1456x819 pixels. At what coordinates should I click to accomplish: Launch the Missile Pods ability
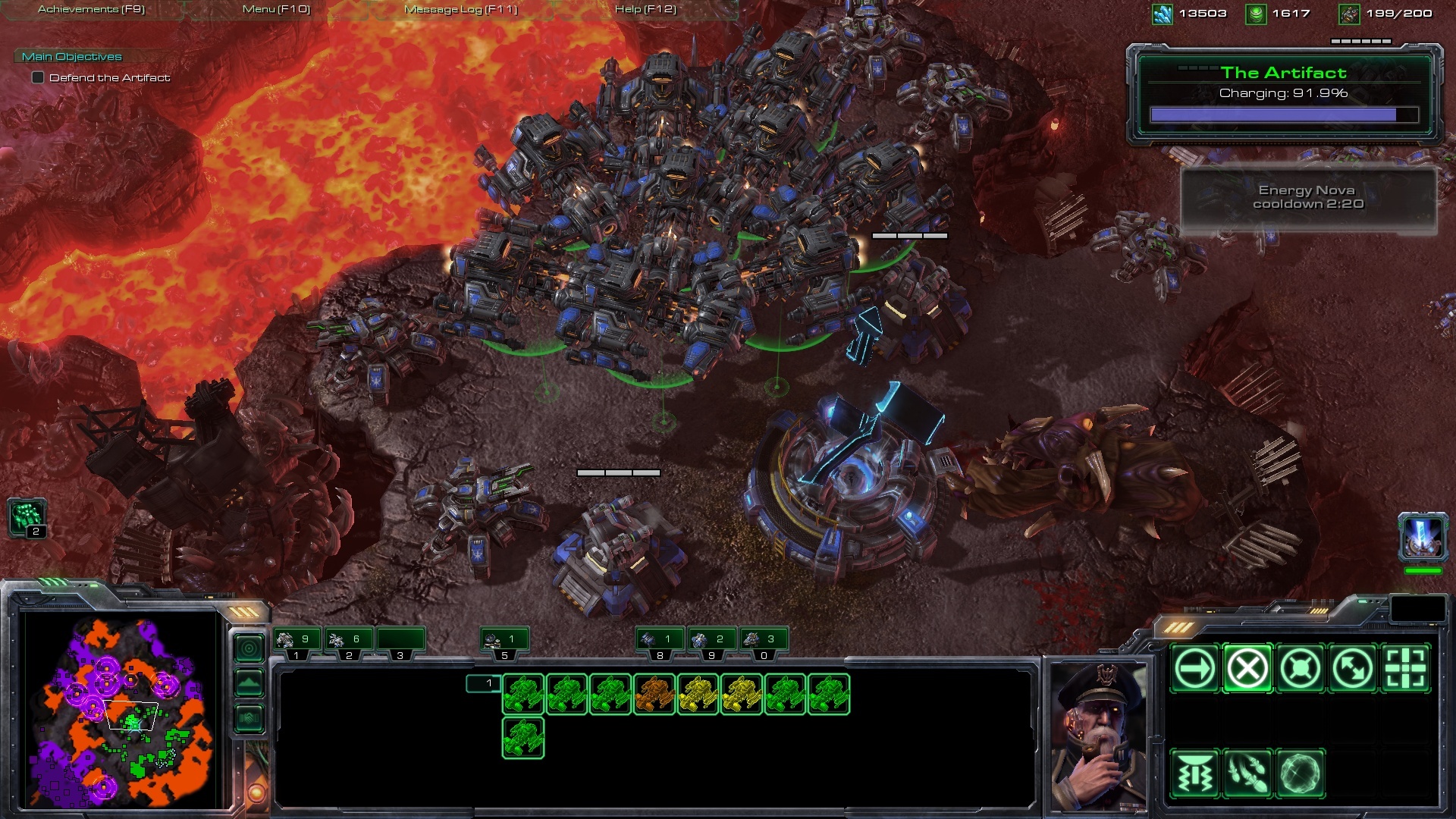click(1247, 774)
